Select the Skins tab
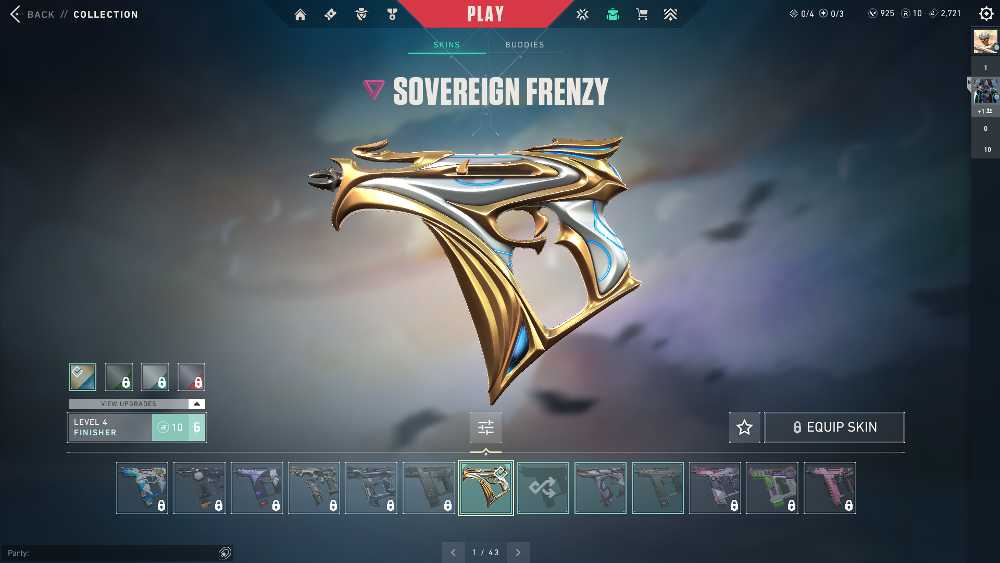This screenshot has width=1000, height=563. pos(446,45)
